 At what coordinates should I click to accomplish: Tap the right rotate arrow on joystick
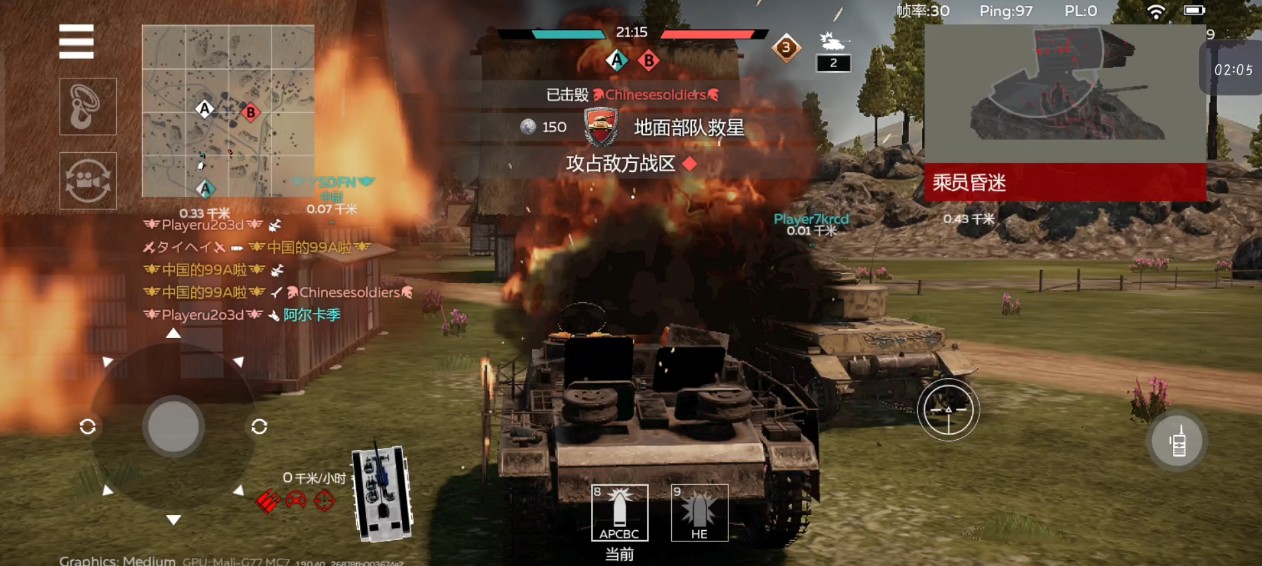pyautogui.click(x=259, y=427)
